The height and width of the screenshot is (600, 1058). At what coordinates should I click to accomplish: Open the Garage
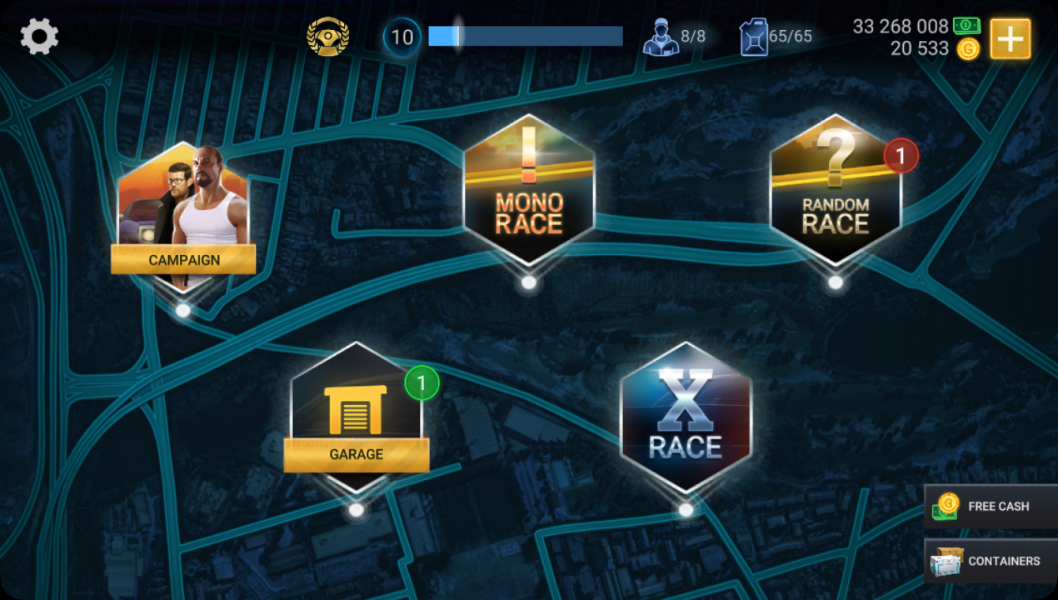pos(356,420)
